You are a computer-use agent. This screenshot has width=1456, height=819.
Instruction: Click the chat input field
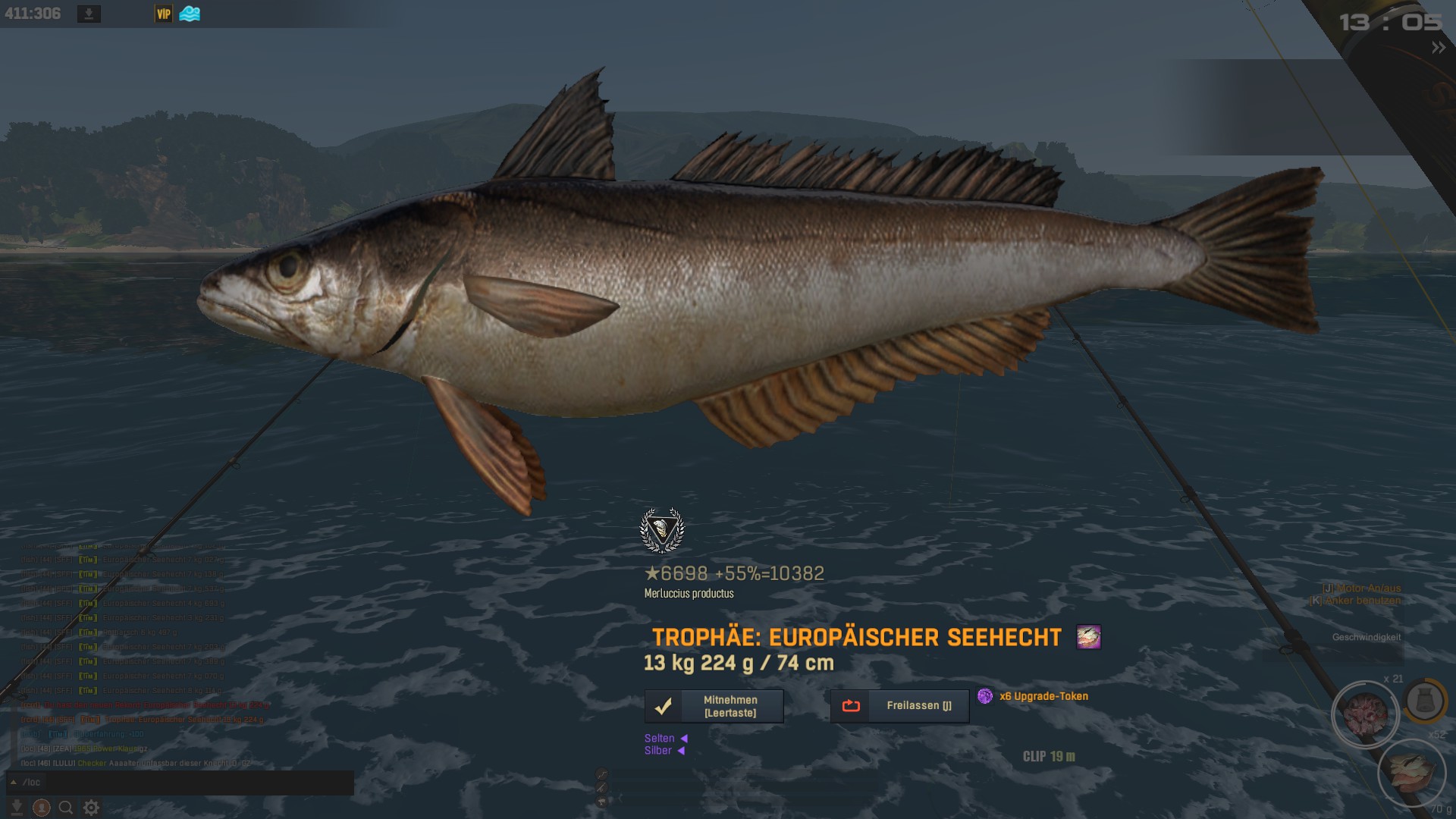tap(190, 783)
